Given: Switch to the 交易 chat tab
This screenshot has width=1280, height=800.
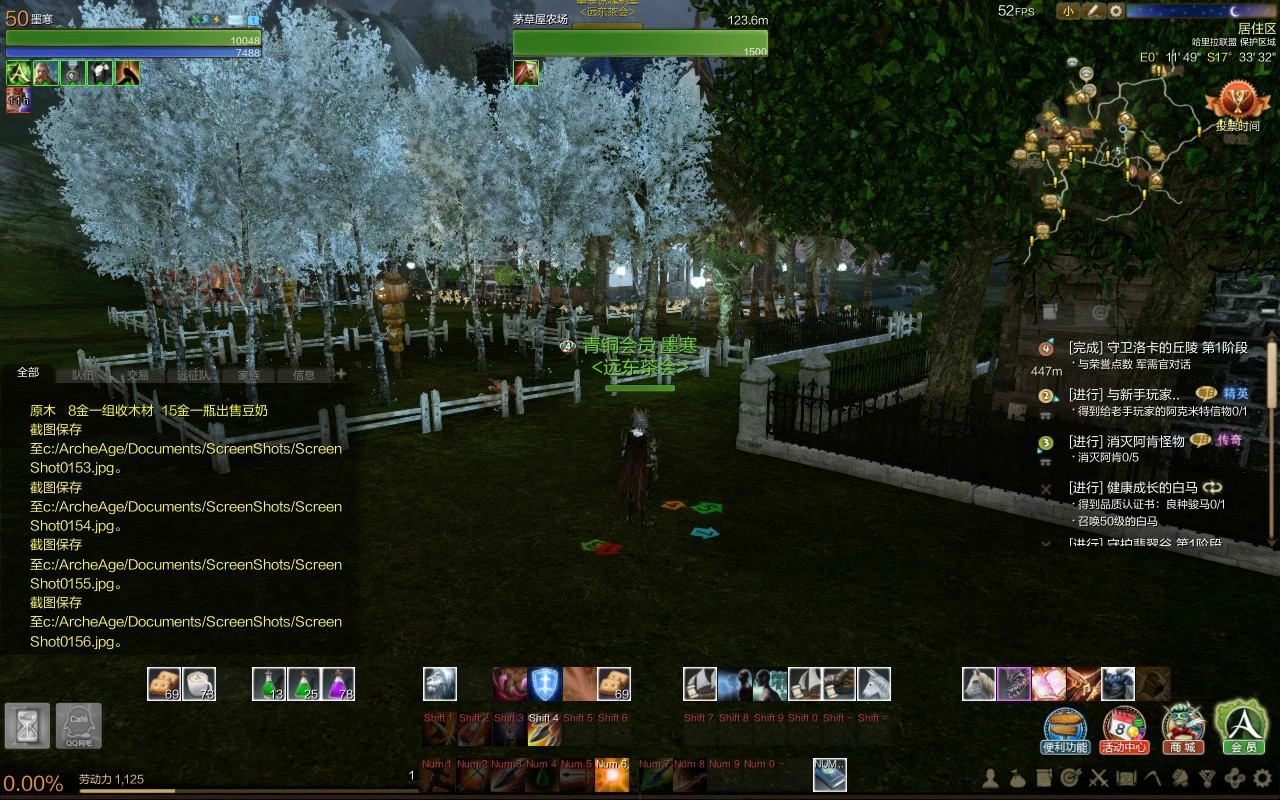Looking at the screenshot, I should pyautogui.click(x=137, y=375).
